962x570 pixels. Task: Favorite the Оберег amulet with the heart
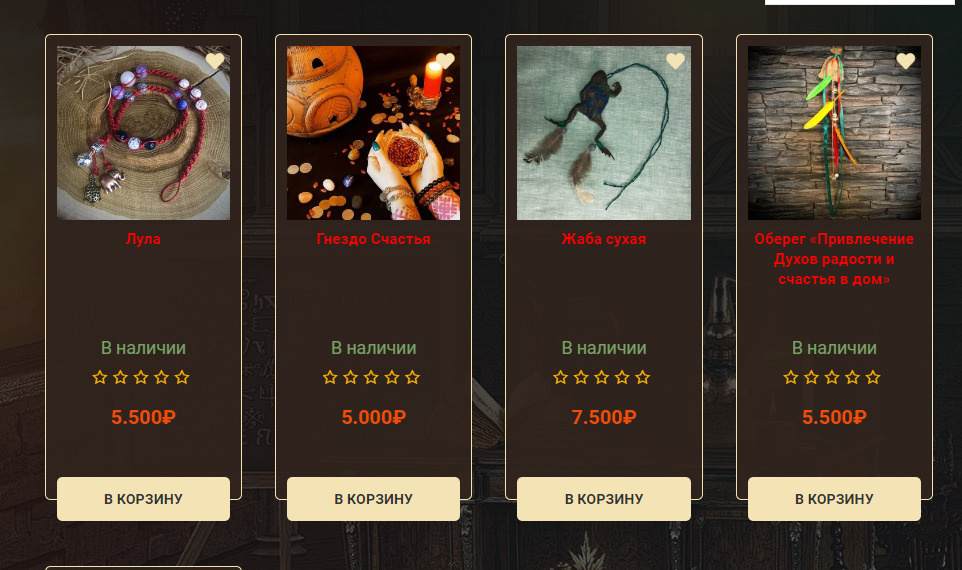pyautogui.click(x=905, y=61)
